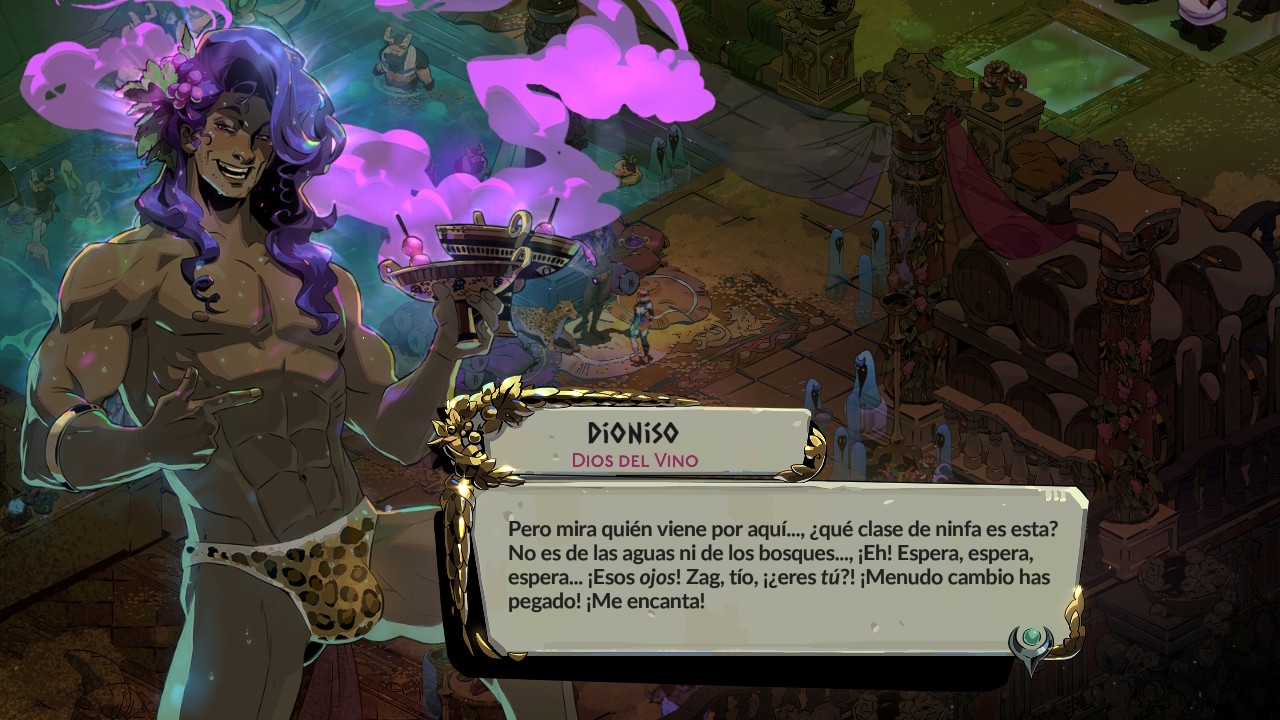Advance dialogue via the green gem indicator
Screen dimensions: 1280x720
coord(1031,638)
